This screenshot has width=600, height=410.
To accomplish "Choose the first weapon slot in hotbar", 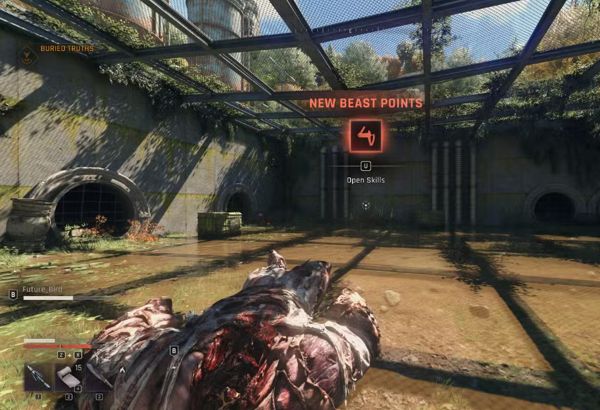I will click(x=37, y=376).
